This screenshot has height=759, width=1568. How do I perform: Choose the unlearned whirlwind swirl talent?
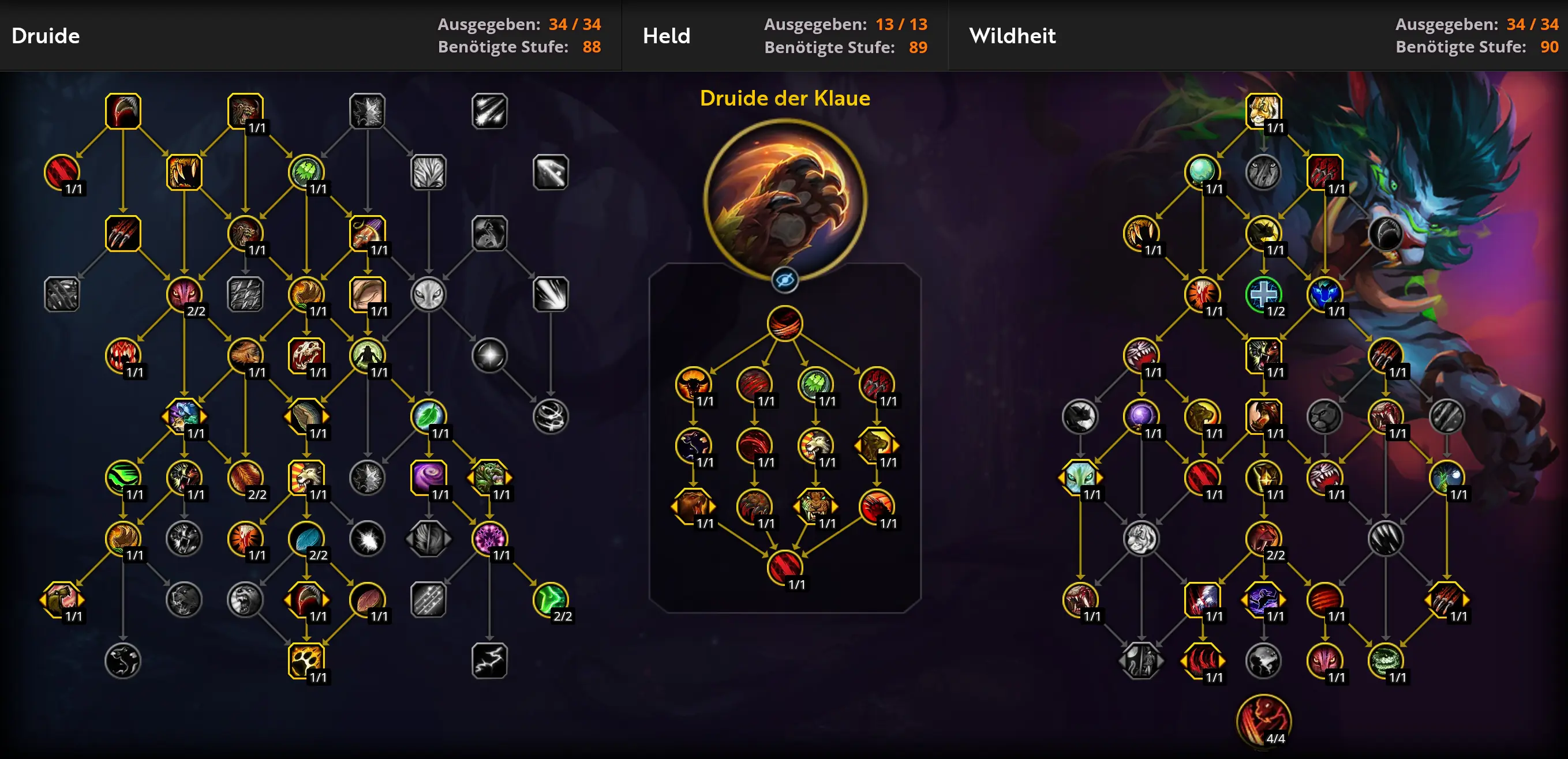click(x=550, y=416)
